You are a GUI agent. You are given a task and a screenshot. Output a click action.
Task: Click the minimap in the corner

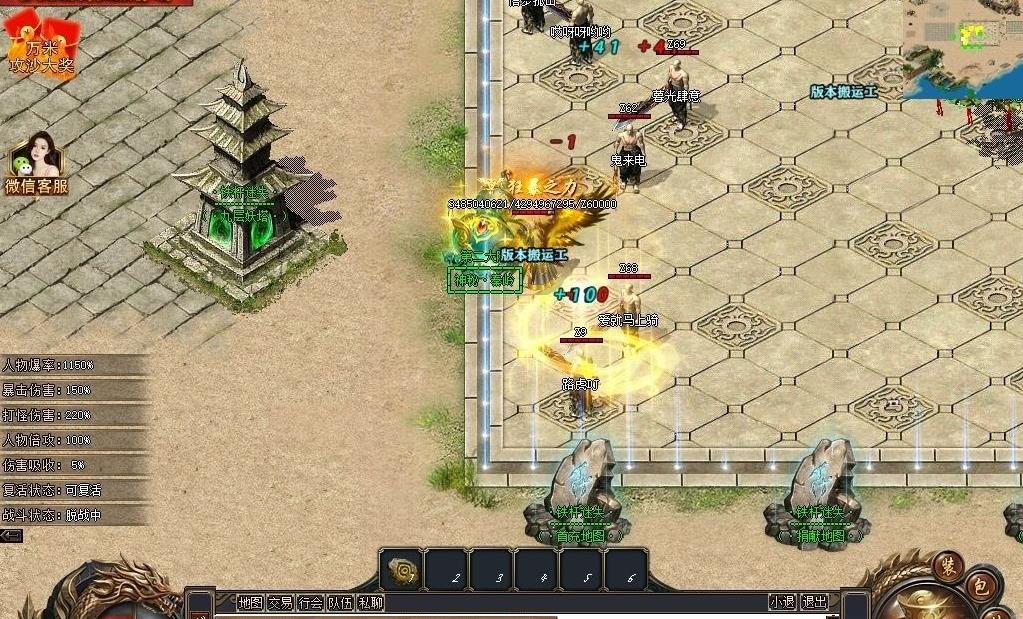pyautogui.click(x=962, y=49)
